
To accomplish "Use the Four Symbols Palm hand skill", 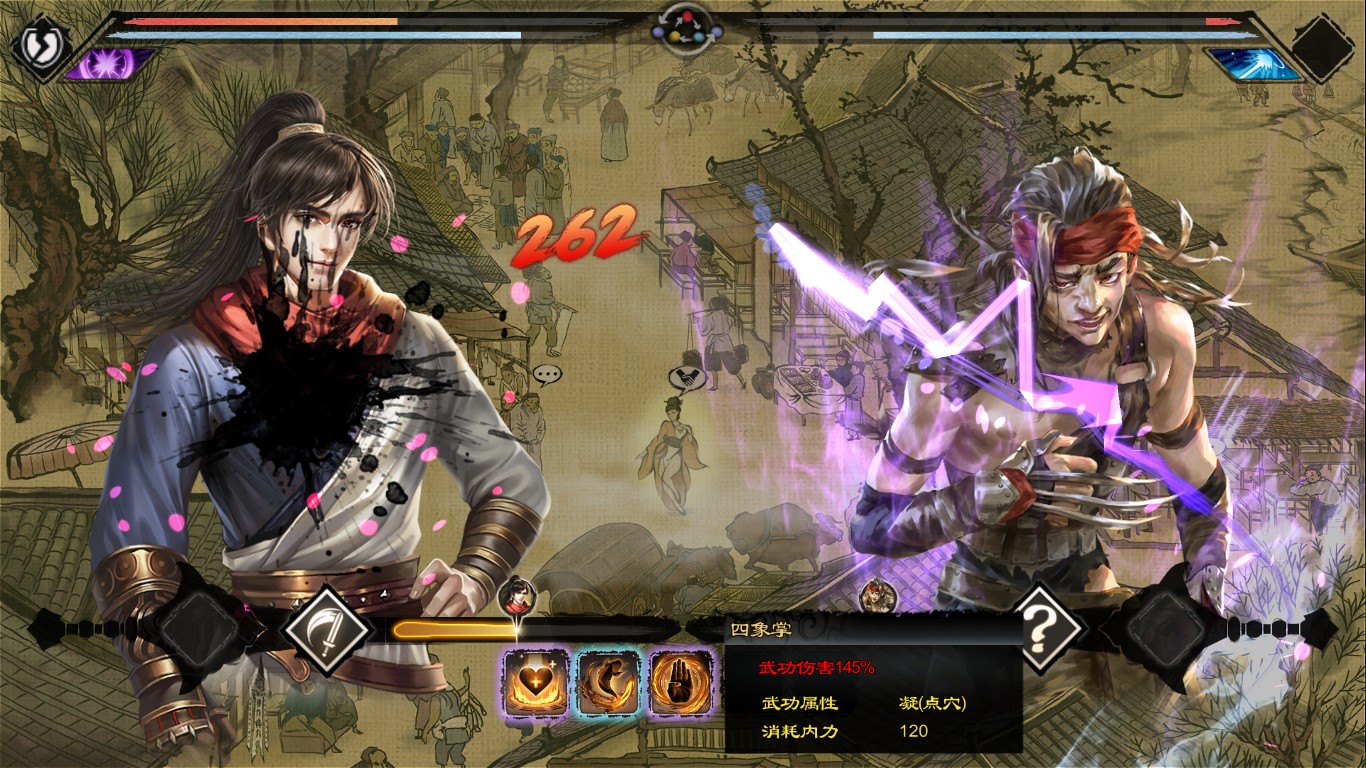I will (682, 682).
